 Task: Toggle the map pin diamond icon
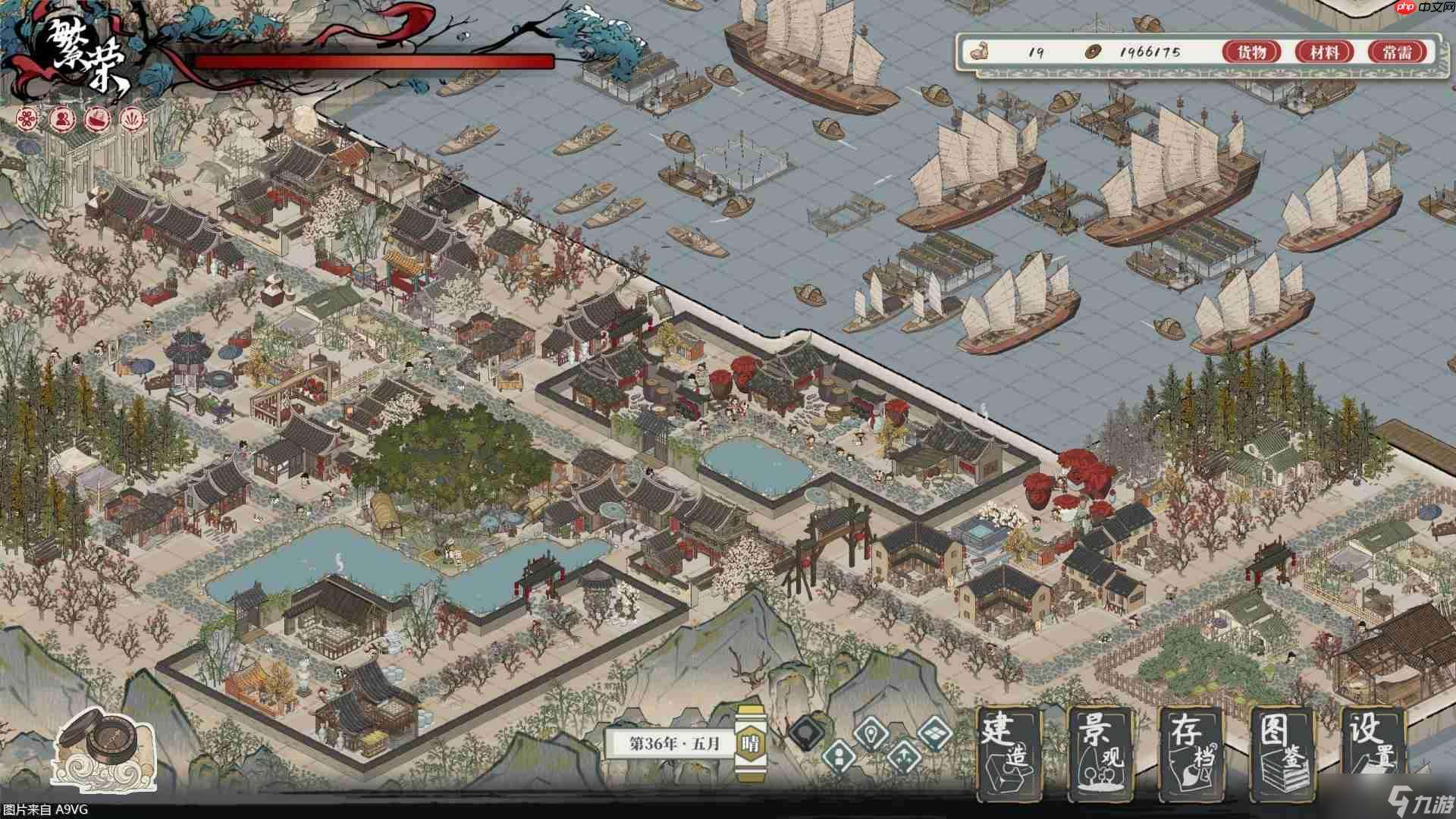[x=871, y=733]
